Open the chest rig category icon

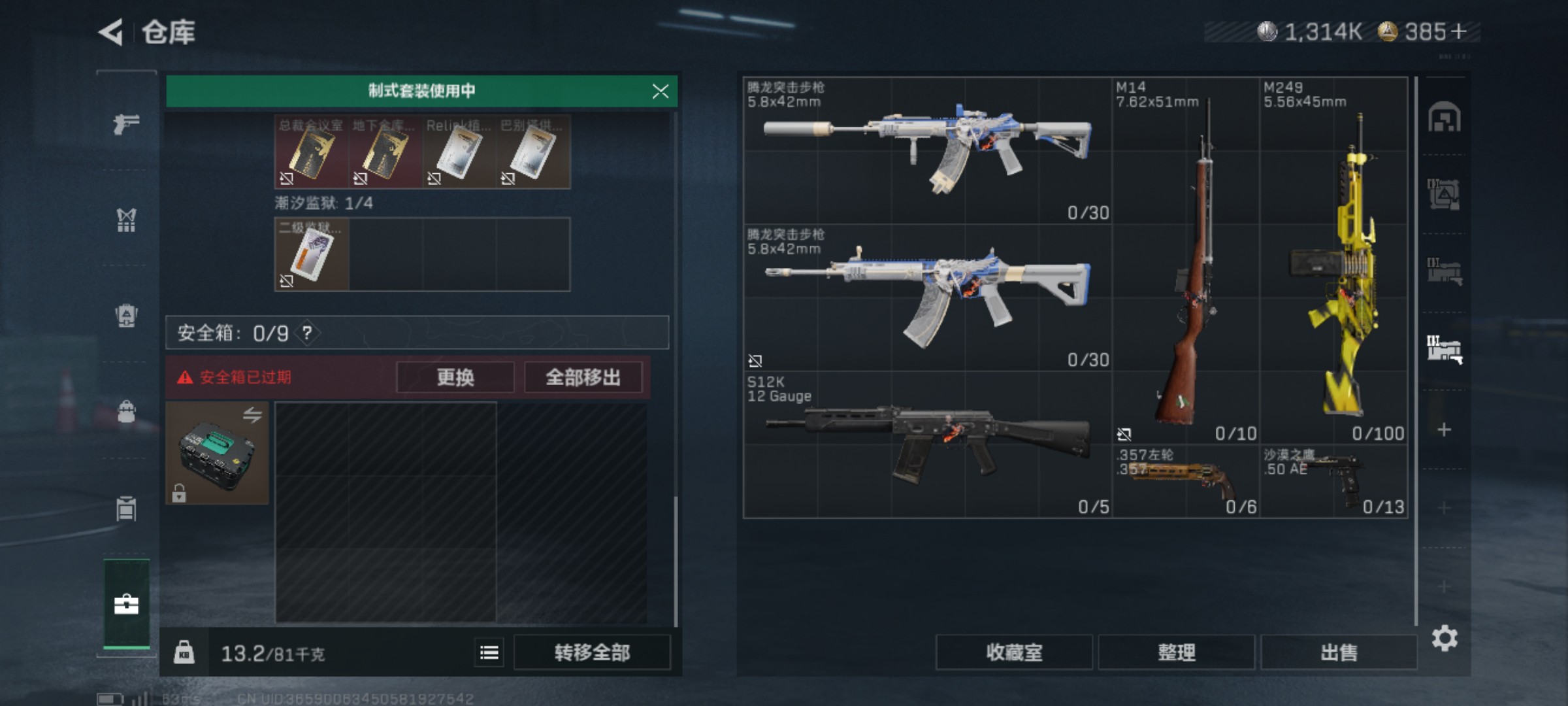[x=126, y=221]
